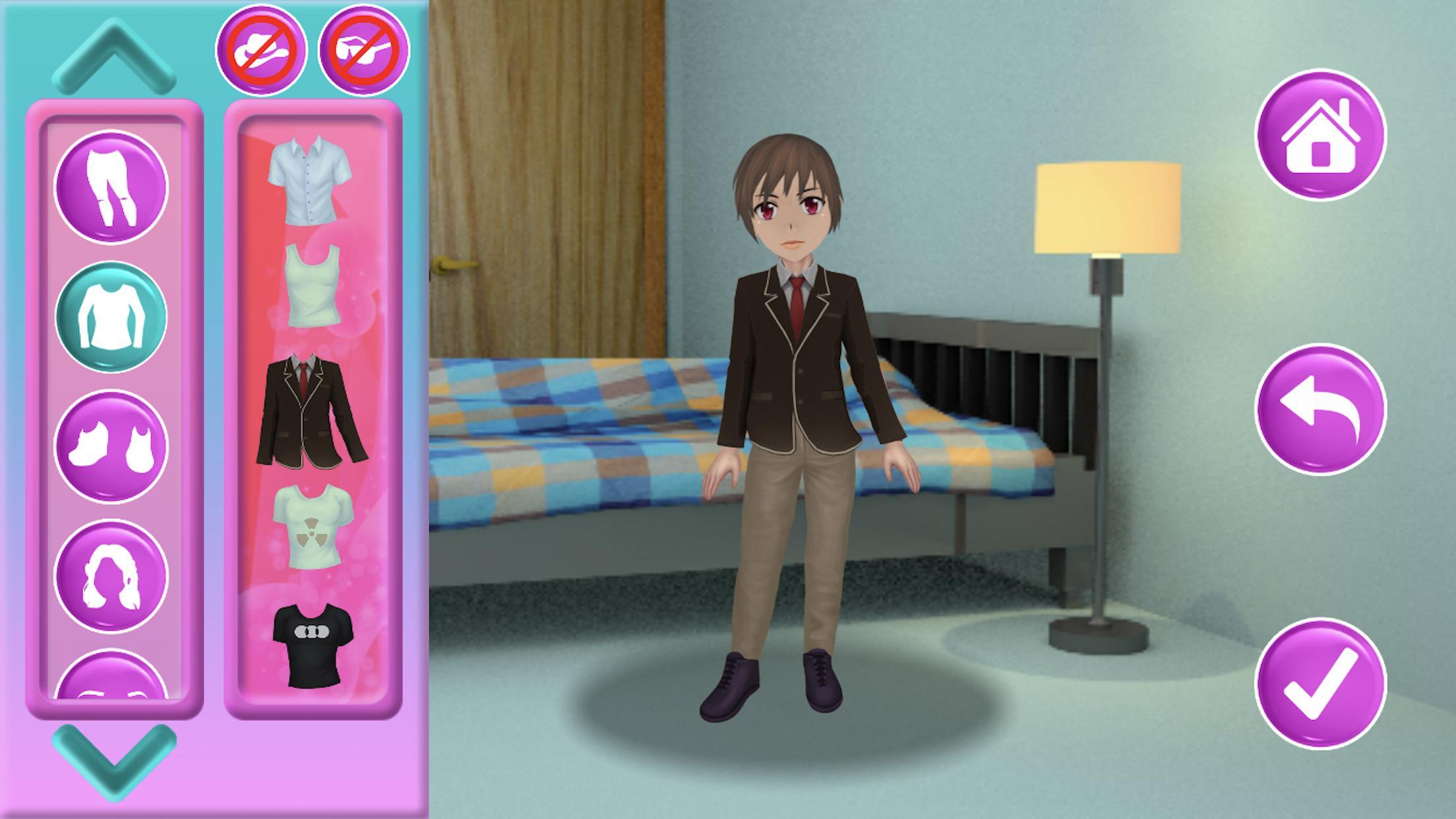Toggle the highlighted shirt category selection

click(x=112, y=315)
